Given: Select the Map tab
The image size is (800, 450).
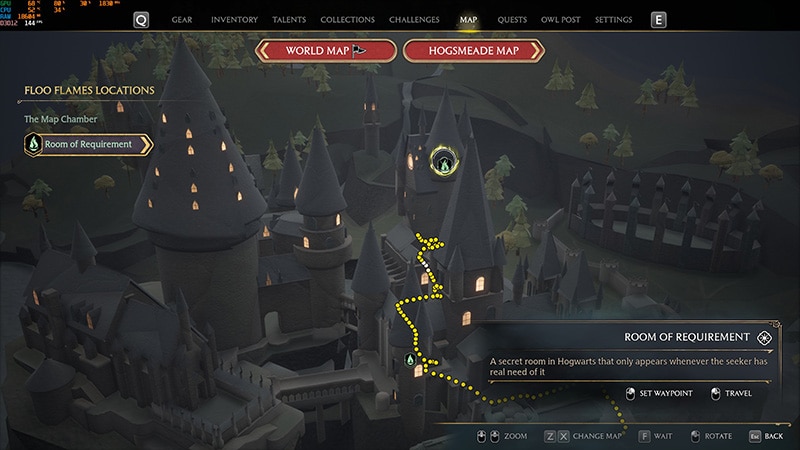Looking at the screenshot, I should (x=468, y=20).
